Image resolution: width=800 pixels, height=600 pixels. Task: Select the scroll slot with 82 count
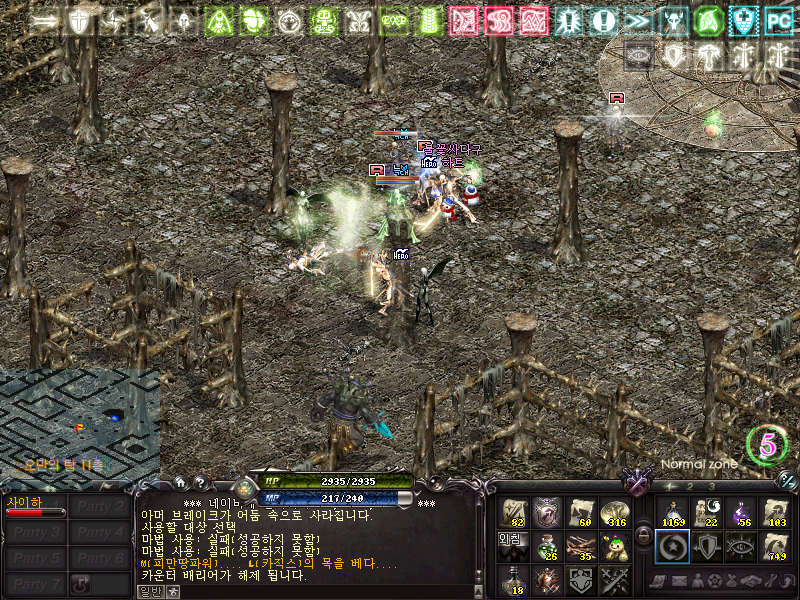point(516,513)
